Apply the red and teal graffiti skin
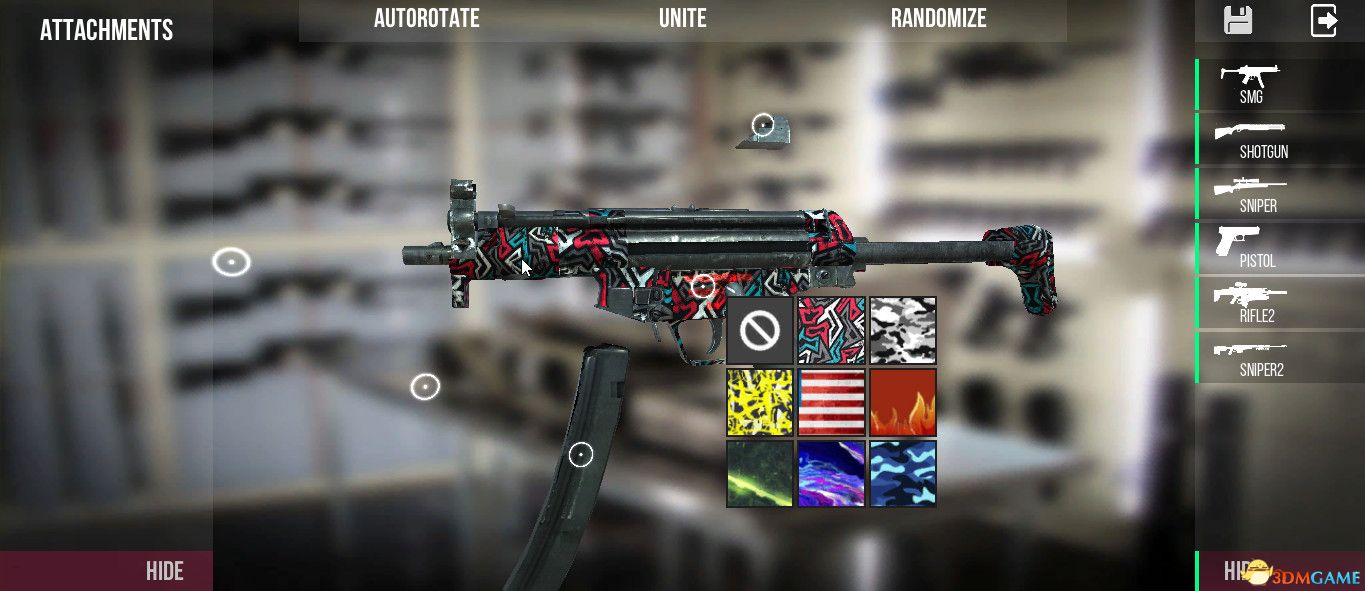Screen dimensions: 1365x591 (x=831, y=330)
